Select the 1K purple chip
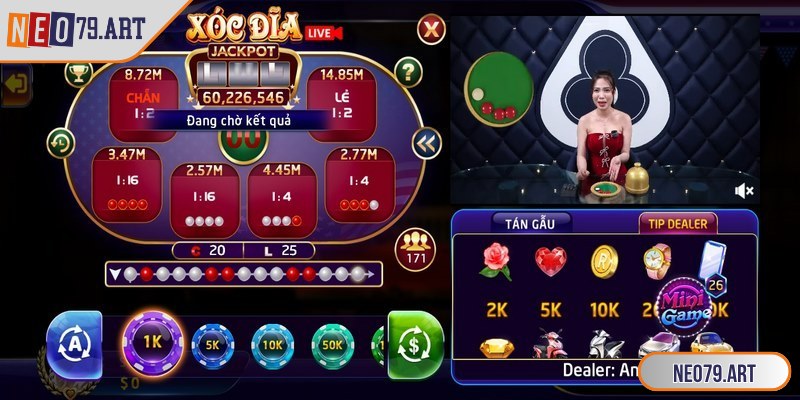This screenshot has width=800, height=400. (152, 343)
